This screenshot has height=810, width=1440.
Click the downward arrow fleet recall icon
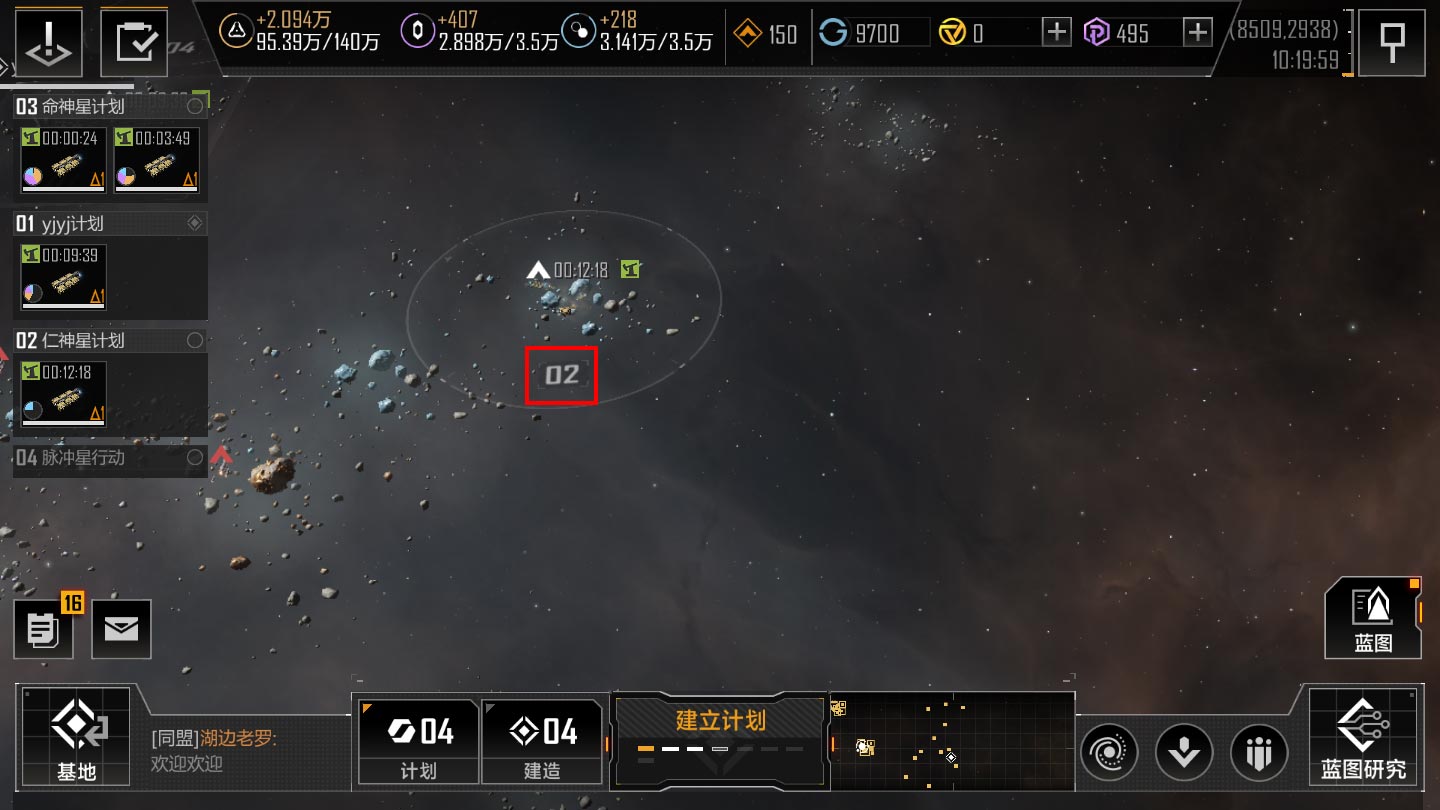pyautogui.click(x=1184, y=751)
